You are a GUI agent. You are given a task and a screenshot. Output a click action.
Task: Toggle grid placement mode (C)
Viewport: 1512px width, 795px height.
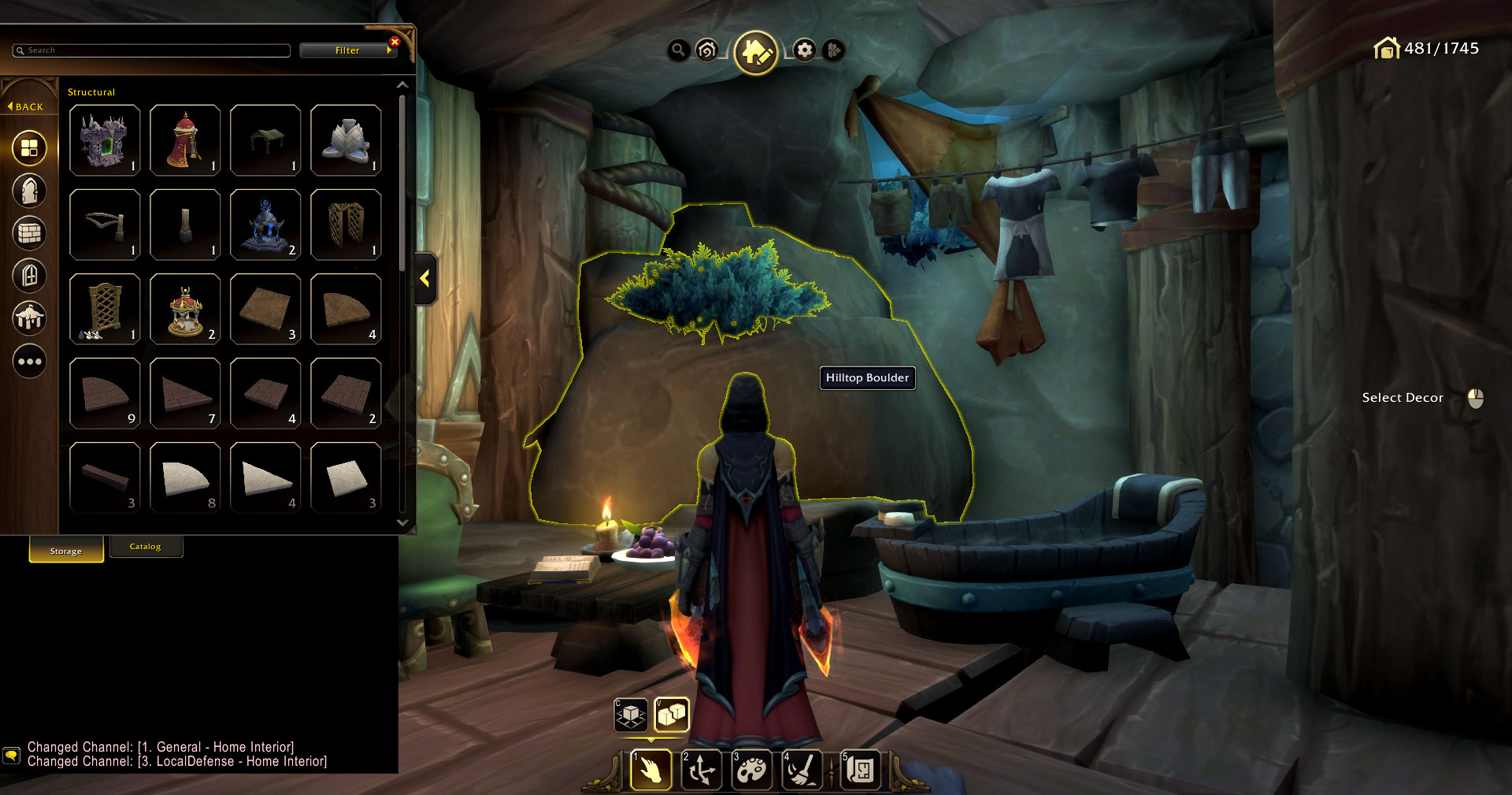point(631,715)
